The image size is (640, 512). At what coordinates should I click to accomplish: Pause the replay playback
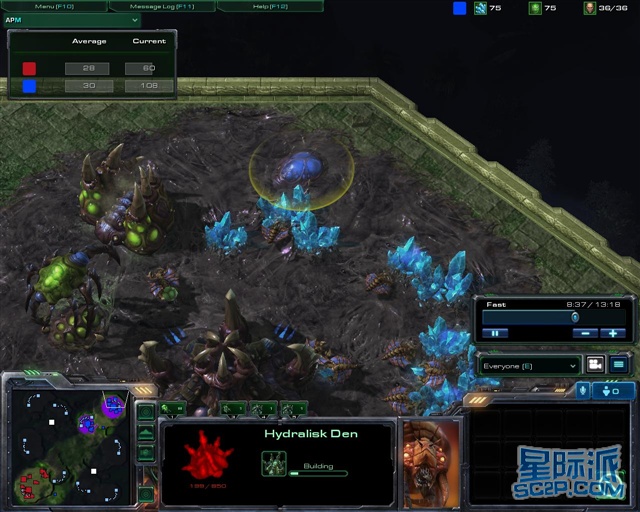pyautogui.click(x=495, y=333)
